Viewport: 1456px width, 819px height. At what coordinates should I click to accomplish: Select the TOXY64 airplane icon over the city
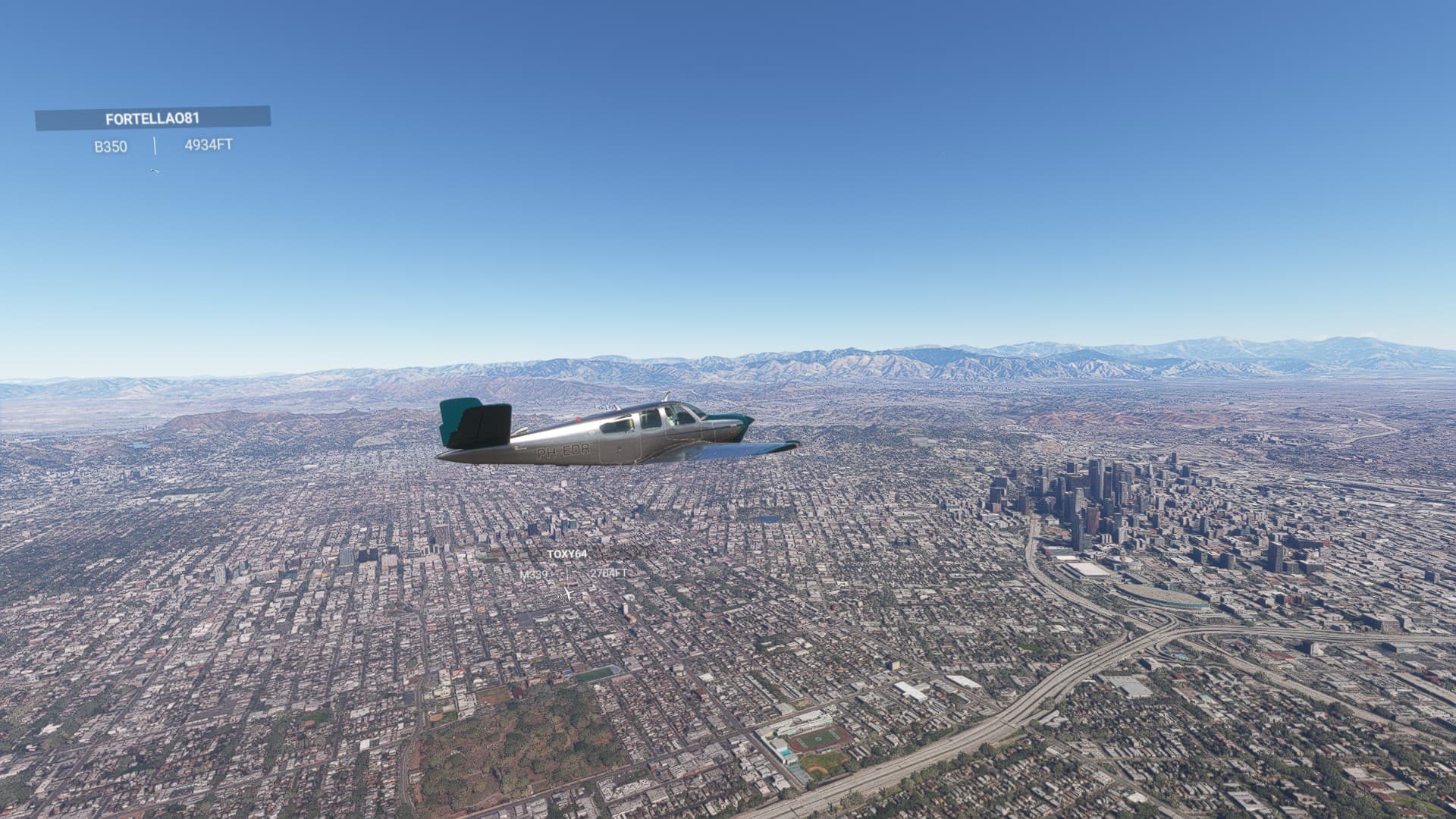pos(567,594)
